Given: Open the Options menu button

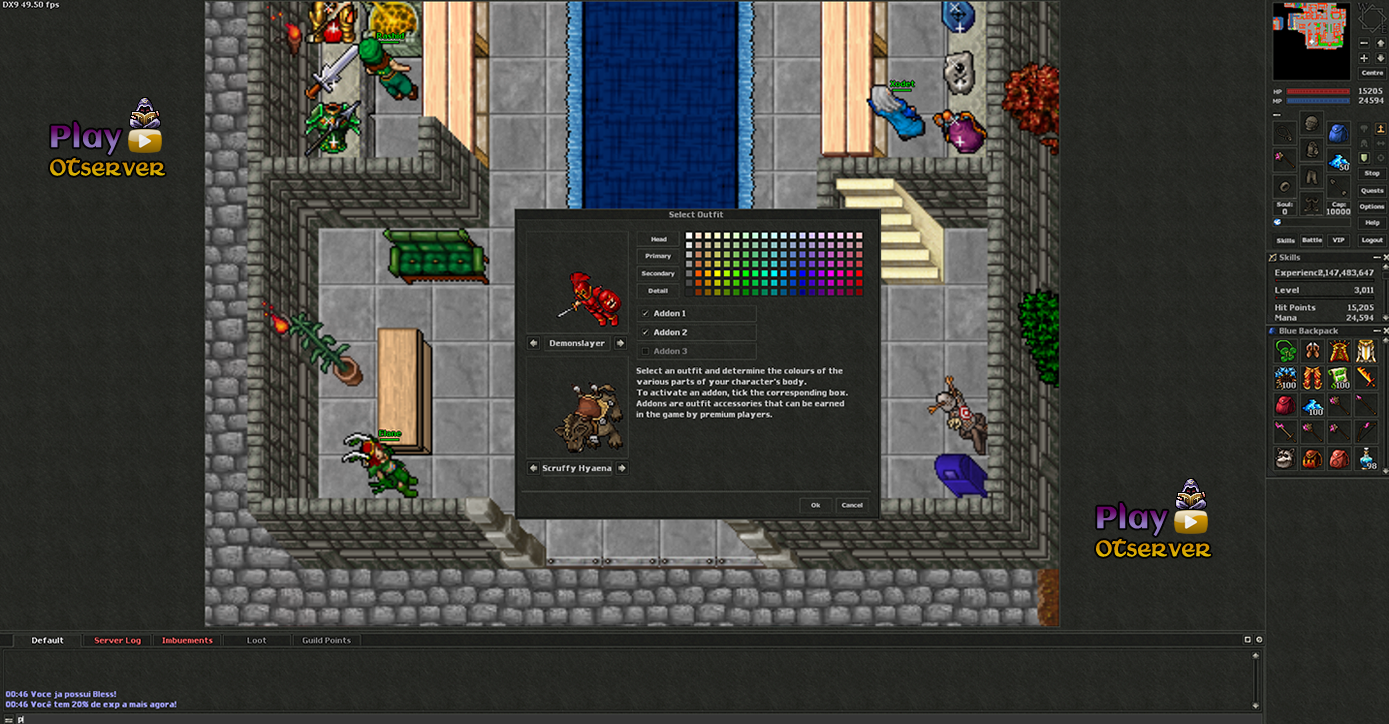Looking at the screenshot, I should [1372, 206].
